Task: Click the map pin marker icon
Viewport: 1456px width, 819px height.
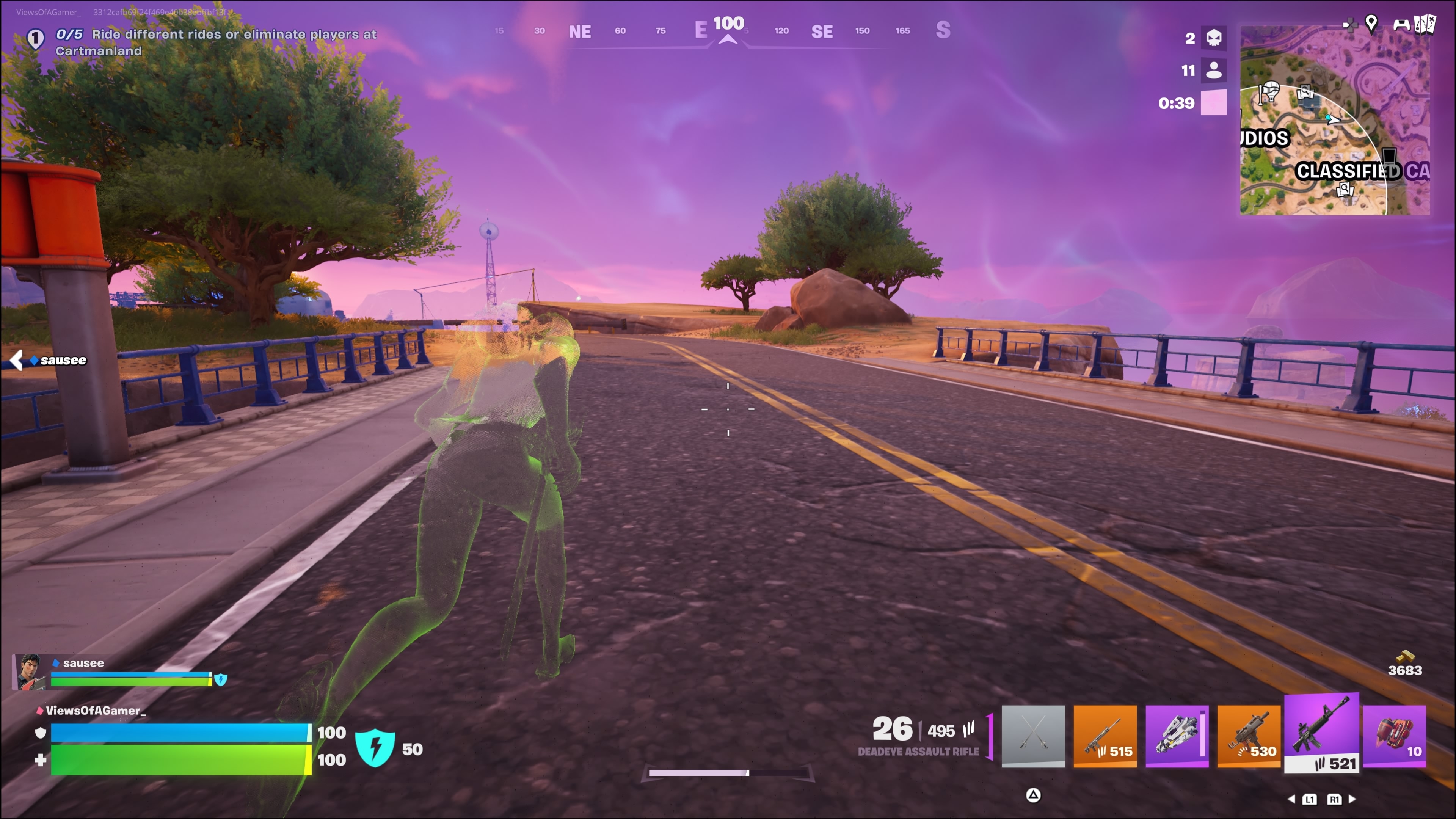Action: [1371, 23]
